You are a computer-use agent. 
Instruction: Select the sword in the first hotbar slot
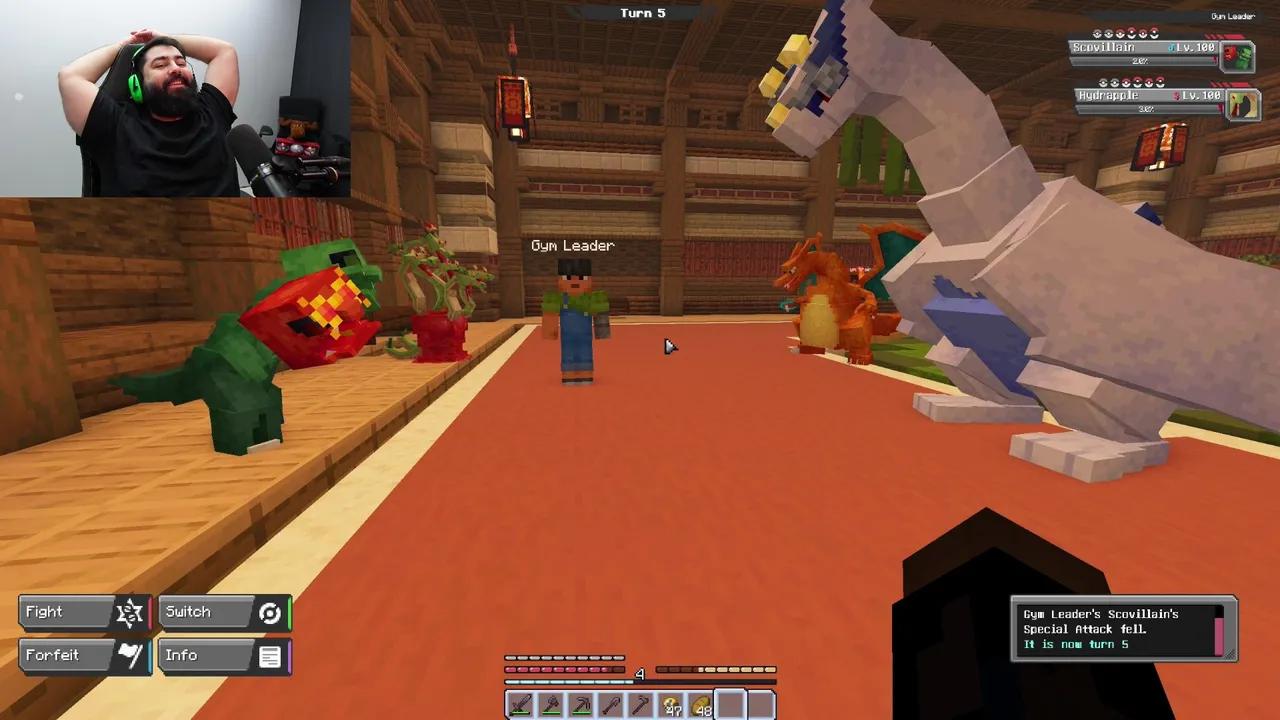pos(520,705)
